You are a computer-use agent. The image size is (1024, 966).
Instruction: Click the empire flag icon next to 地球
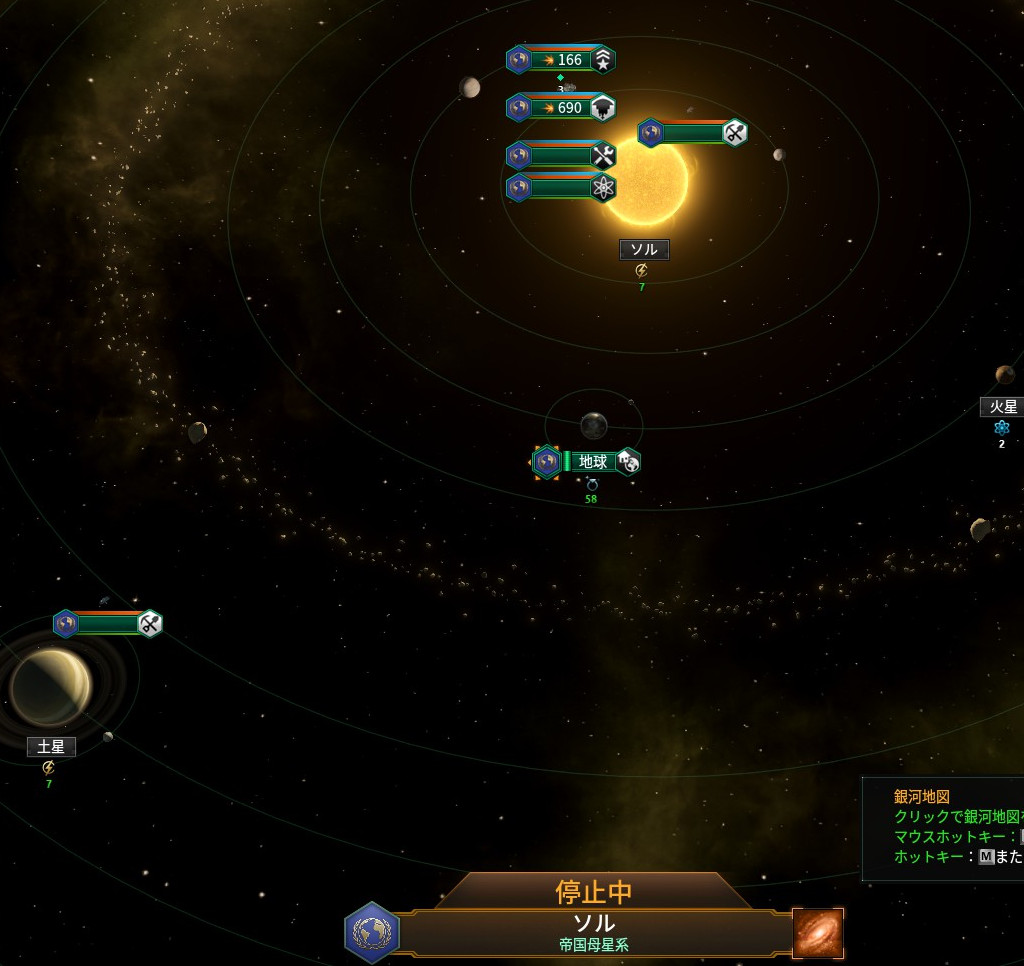(546, 462)
